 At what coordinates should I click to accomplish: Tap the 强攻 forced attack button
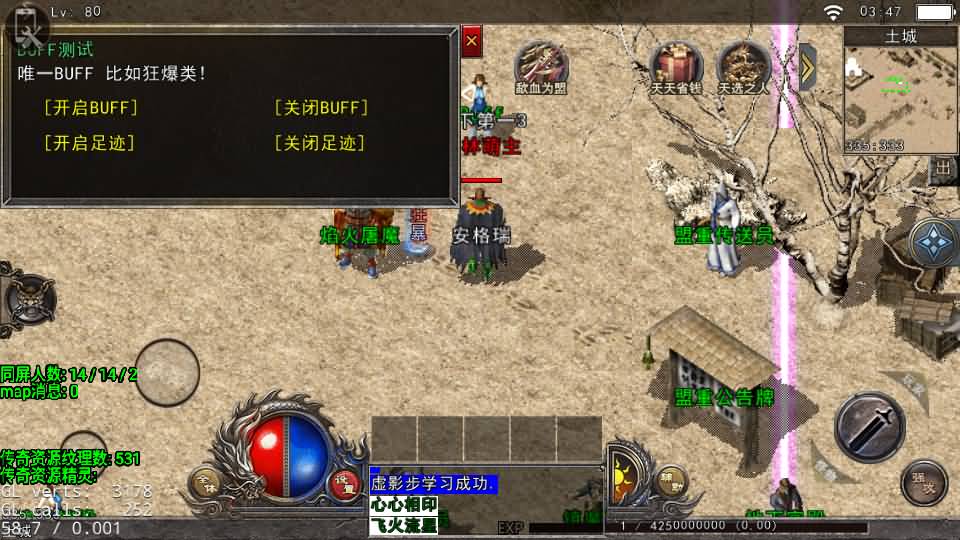click(923, 483)
